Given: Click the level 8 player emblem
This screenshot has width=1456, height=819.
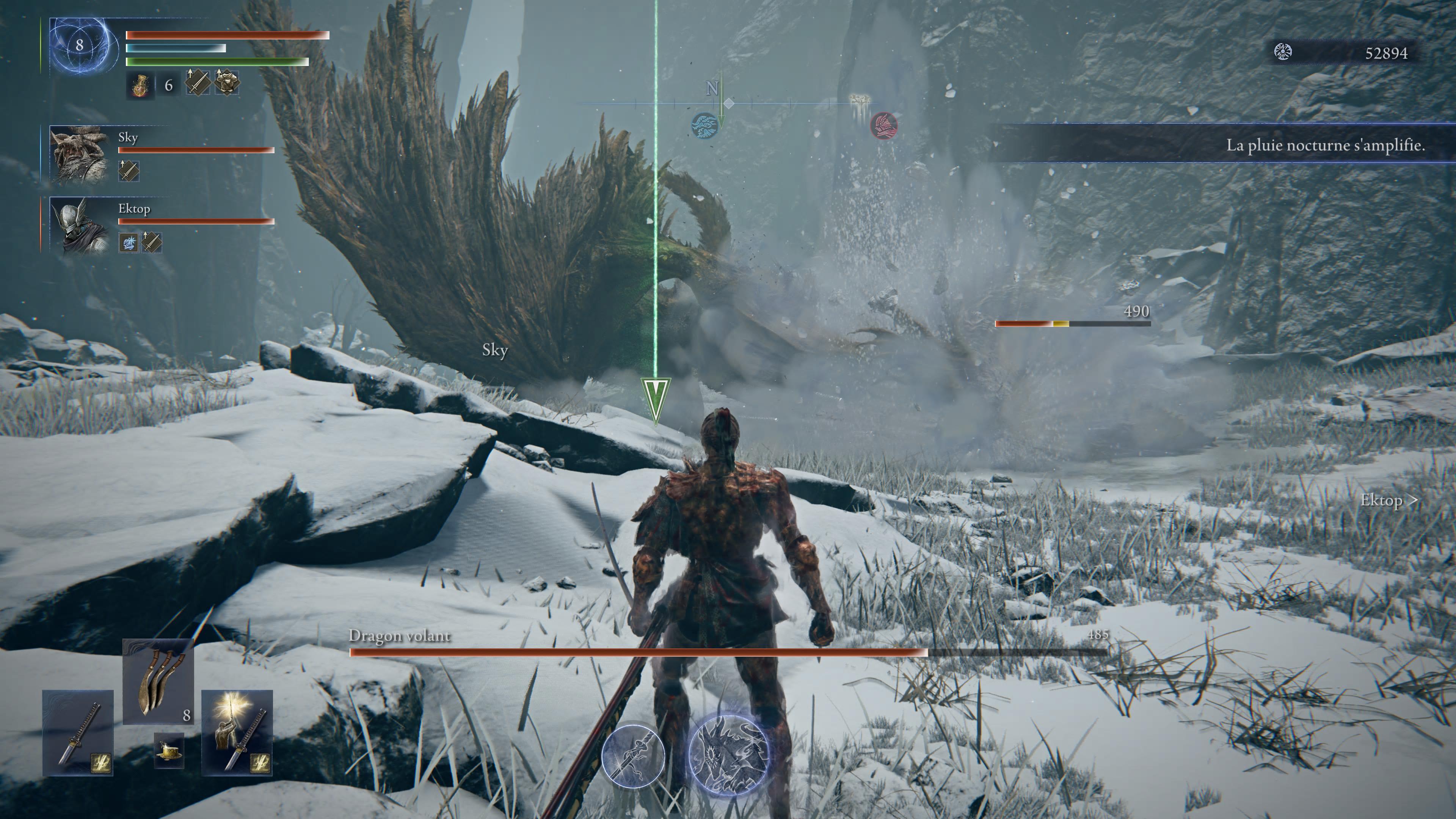Looking at the screenshot, I should click(x=80, y=46).
